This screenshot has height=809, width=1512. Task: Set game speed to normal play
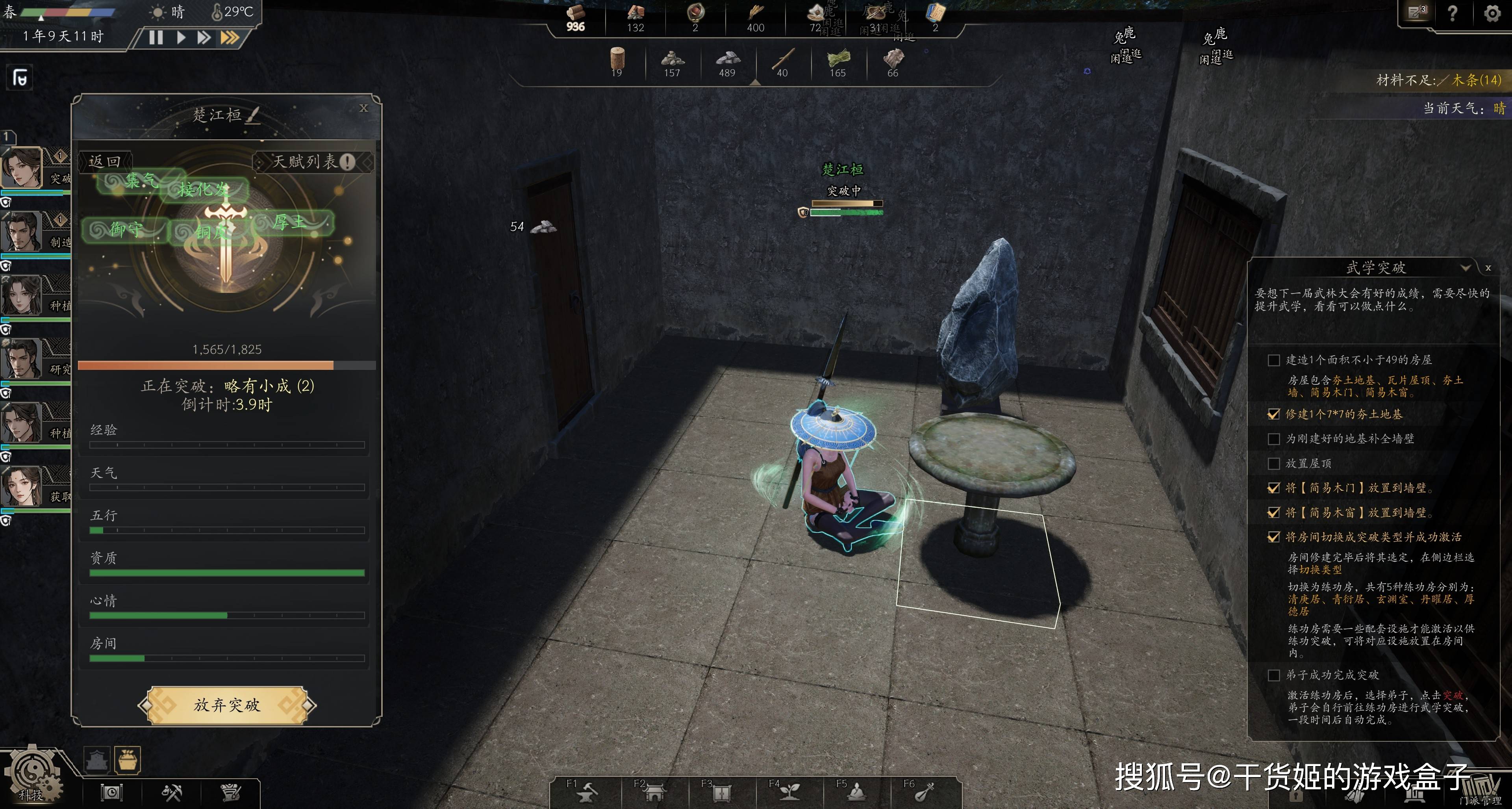[x=181, y=37]
